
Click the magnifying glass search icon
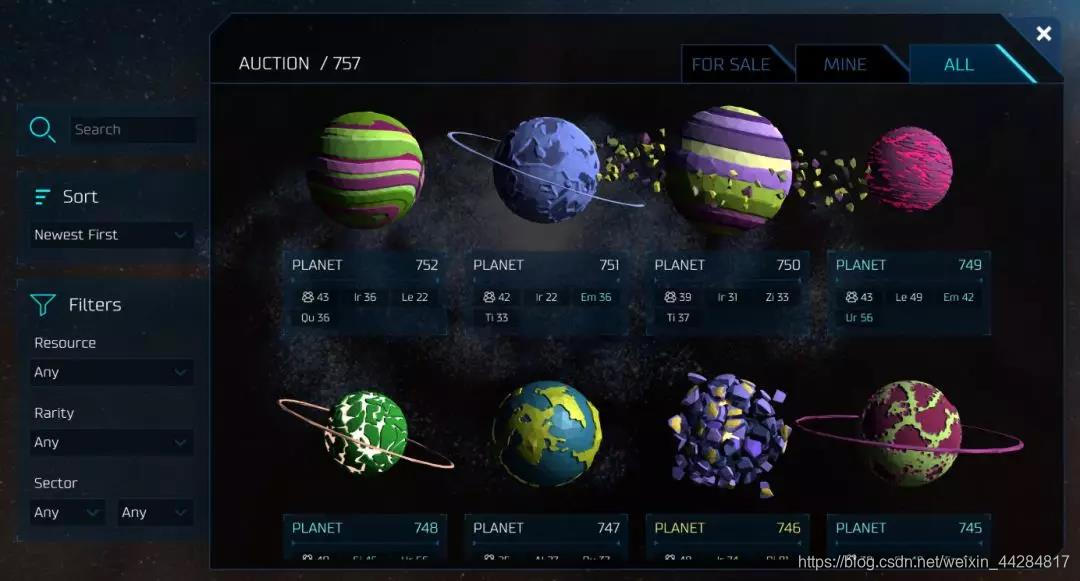coord(42,129)
